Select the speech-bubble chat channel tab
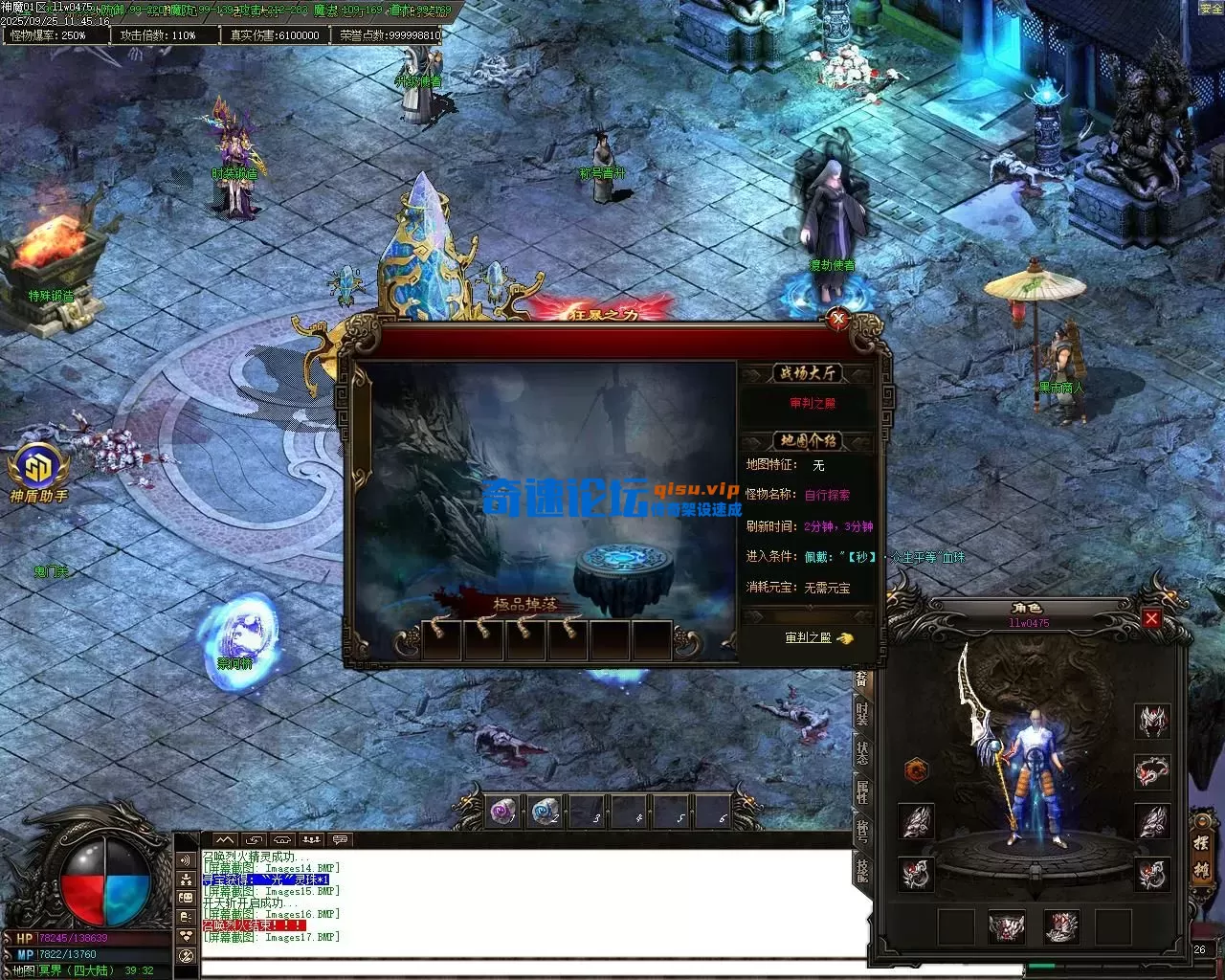Screen dimensions: 1225x980 339,840
